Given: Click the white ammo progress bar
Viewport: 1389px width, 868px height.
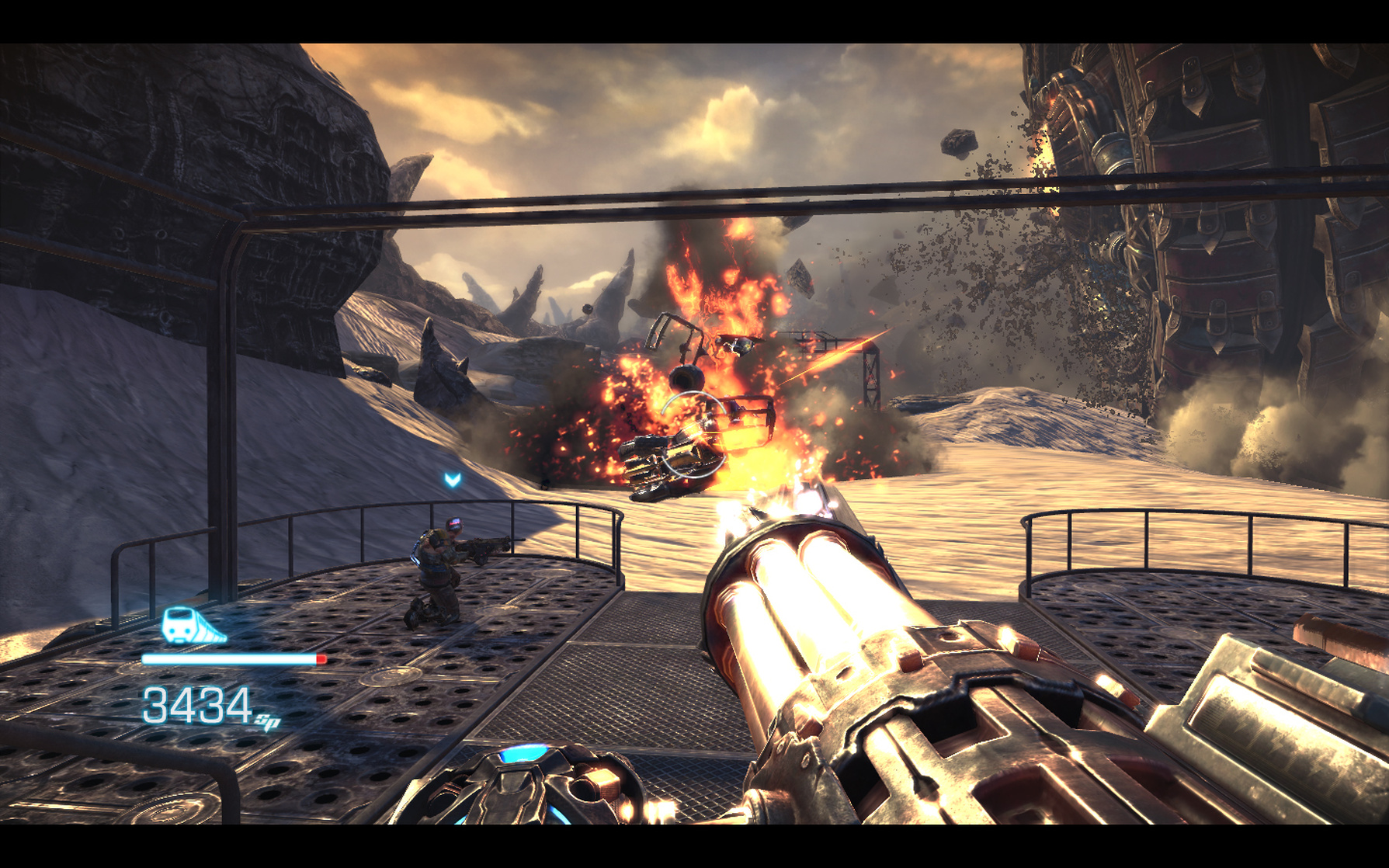Looking at the screenshot, I should click(x=225, y=659).
